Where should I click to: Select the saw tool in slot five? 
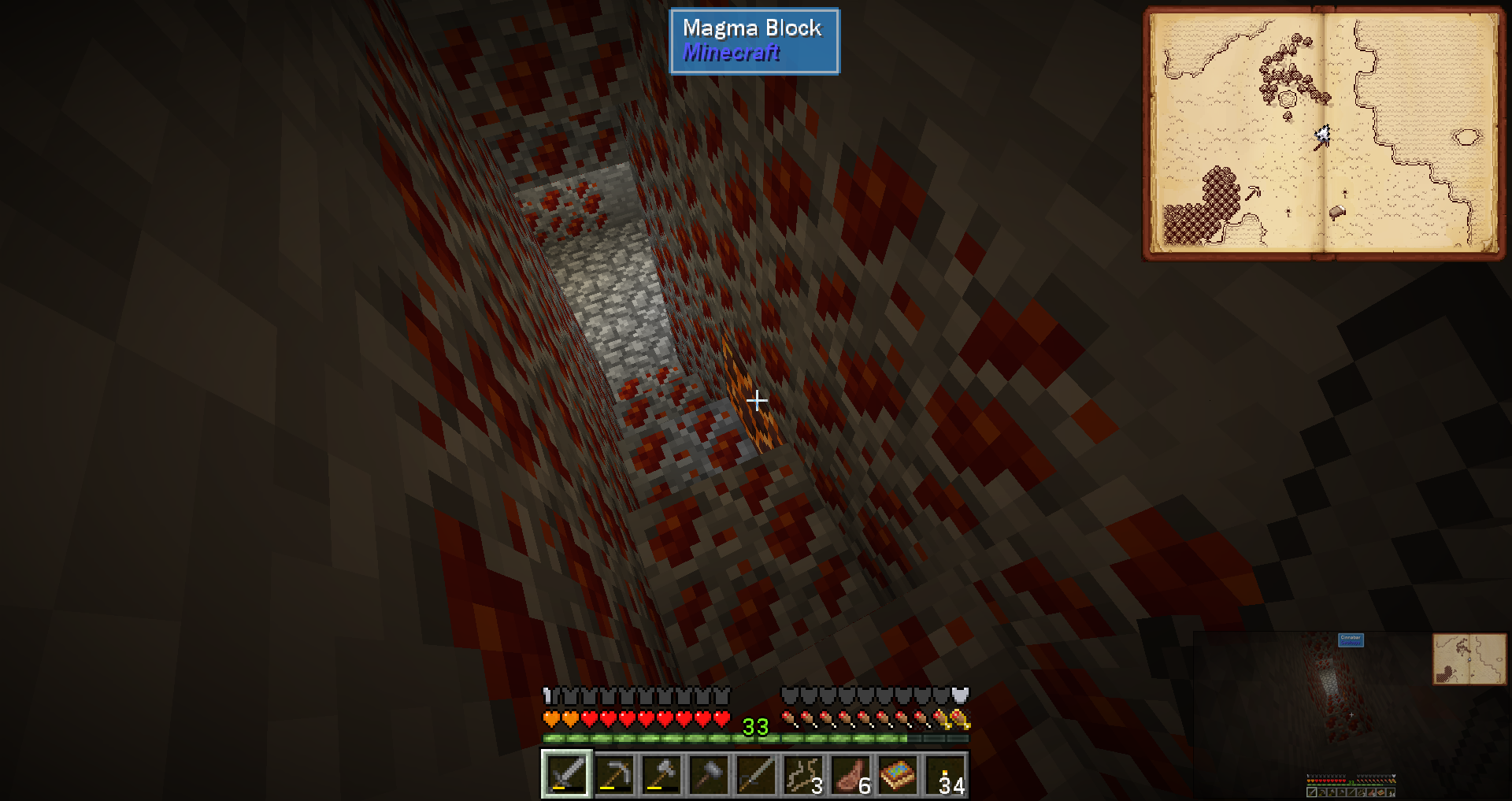(x=755, y=774)
